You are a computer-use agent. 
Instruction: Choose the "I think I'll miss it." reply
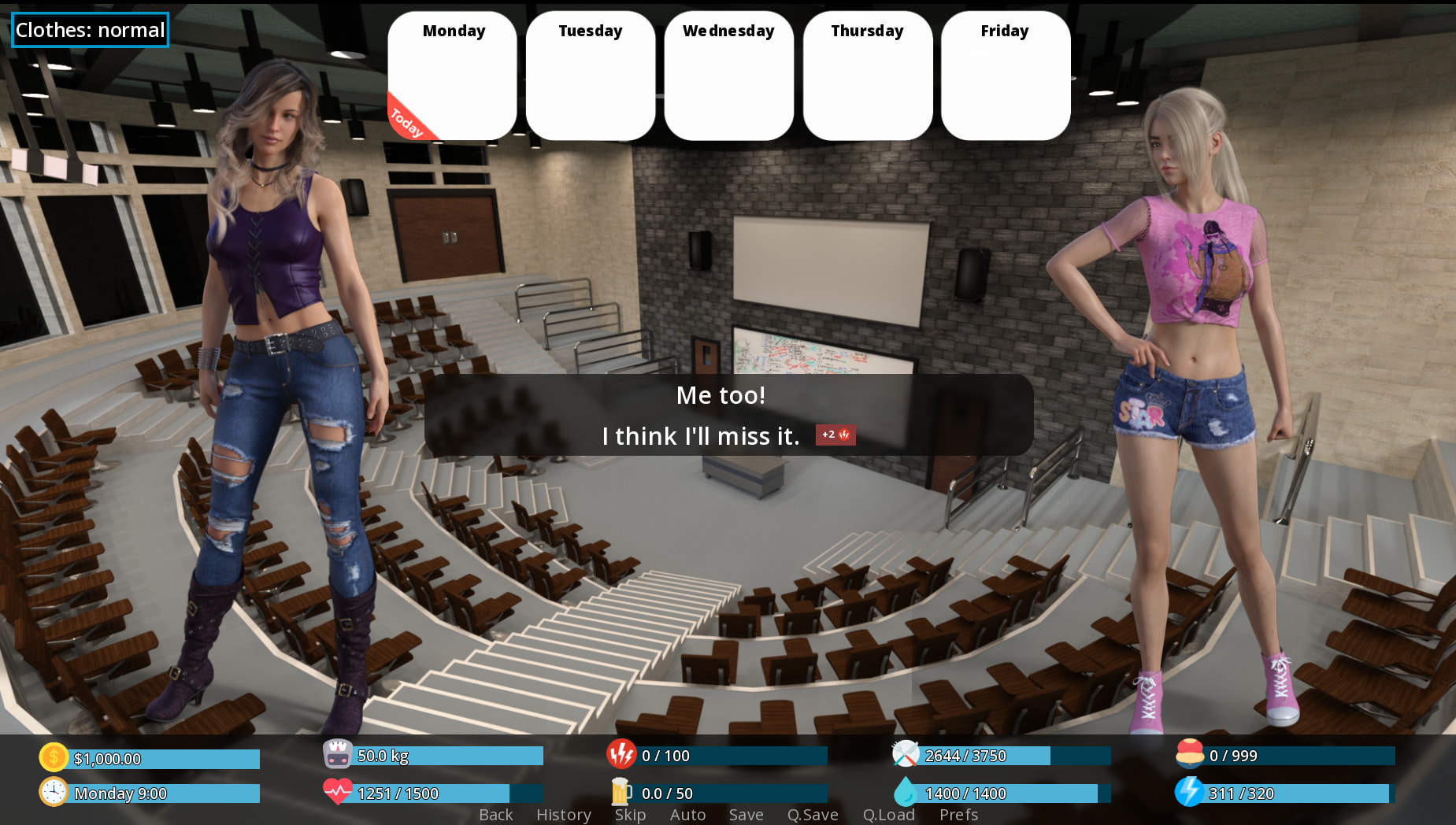(701, 436)
